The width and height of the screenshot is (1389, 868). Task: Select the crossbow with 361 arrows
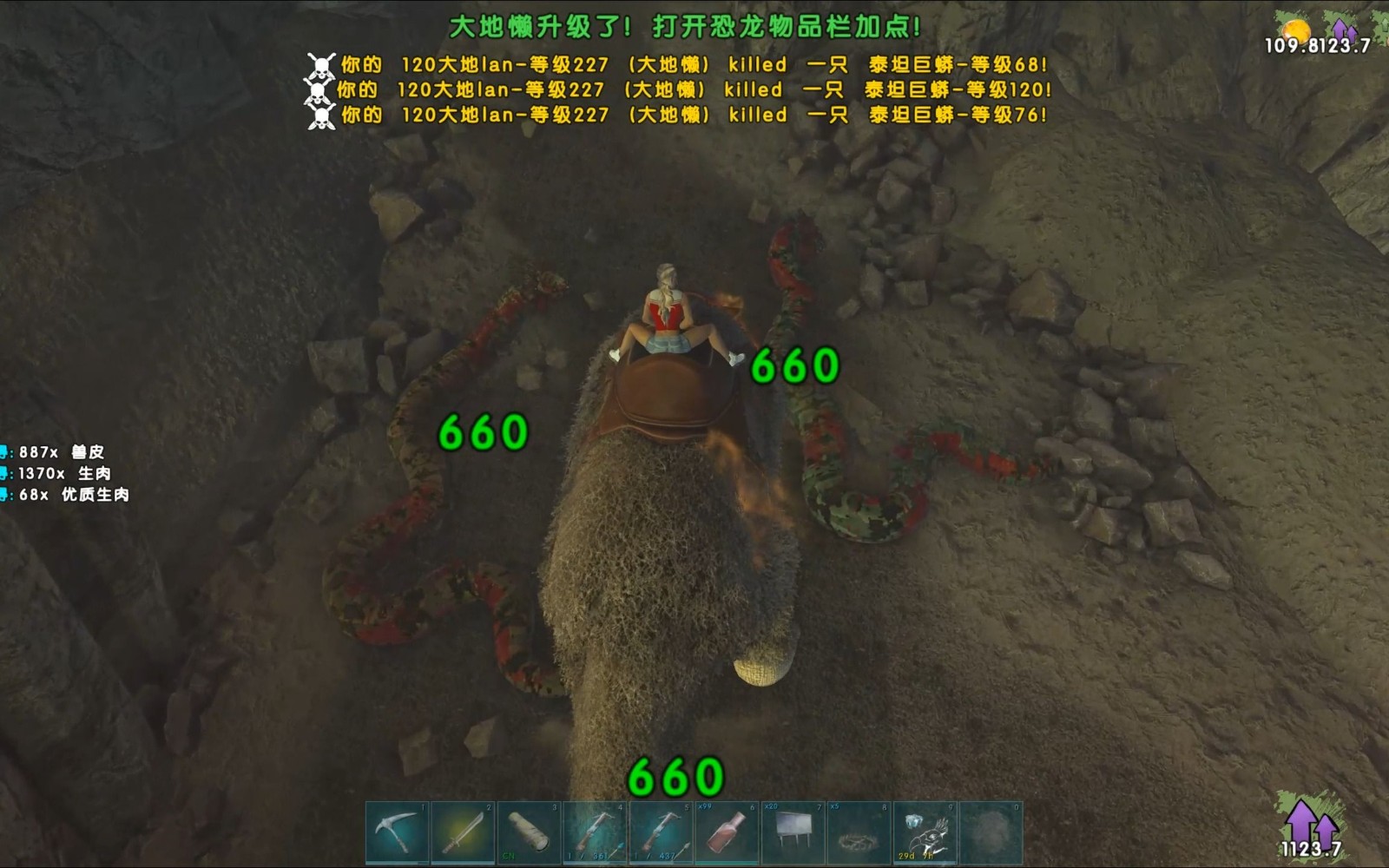pos(596,833)
